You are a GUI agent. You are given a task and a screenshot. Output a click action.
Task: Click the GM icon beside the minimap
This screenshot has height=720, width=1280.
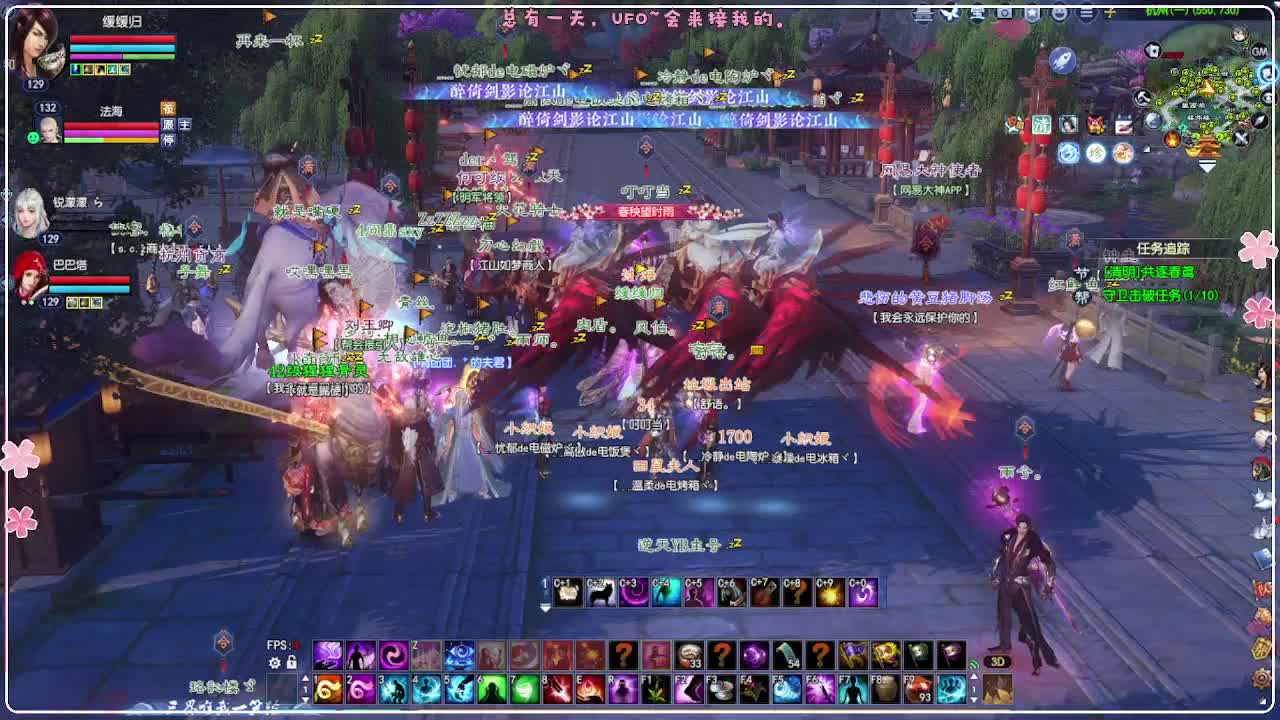[x=1259, y=53]
